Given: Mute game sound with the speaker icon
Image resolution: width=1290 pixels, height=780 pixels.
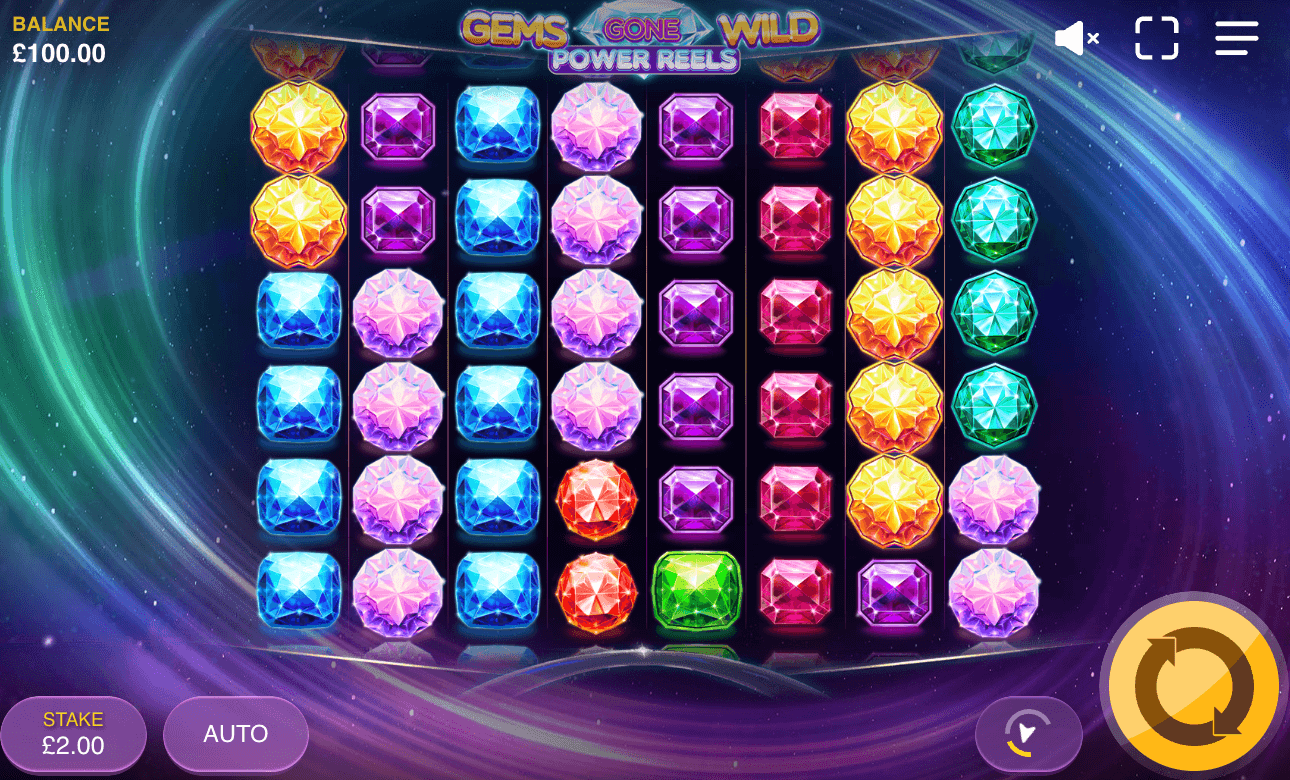Looking at the screenshot, I should [x=1075, y=38].
